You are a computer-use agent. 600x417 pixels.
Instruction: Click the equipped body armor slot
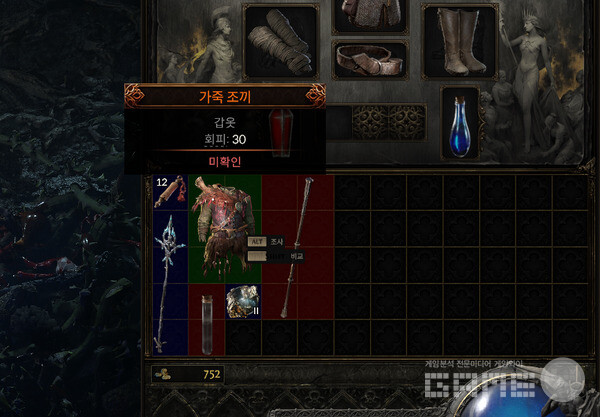(368, 15)
